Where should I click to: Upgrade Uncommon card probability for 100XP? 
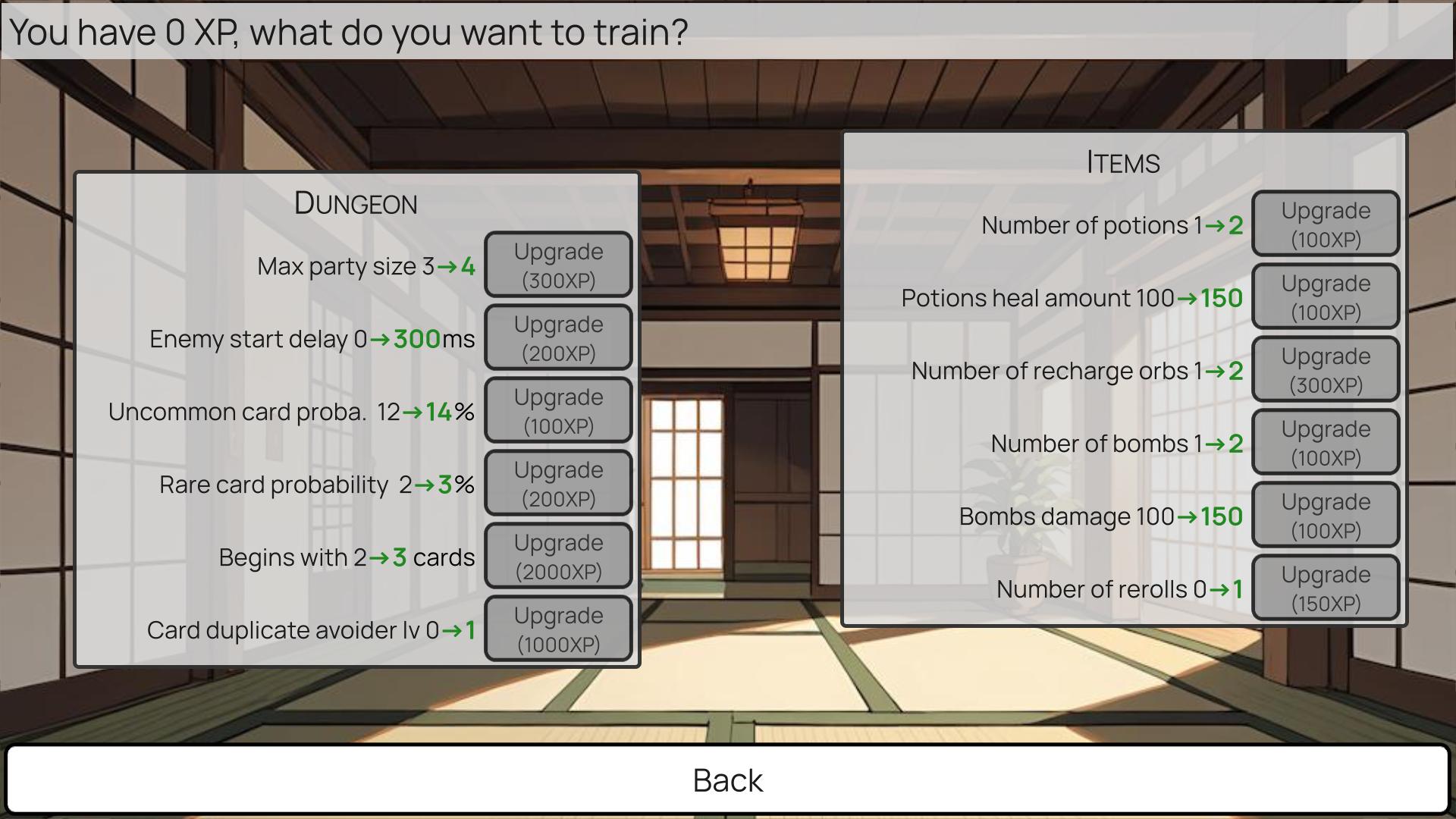coord(558,409)
